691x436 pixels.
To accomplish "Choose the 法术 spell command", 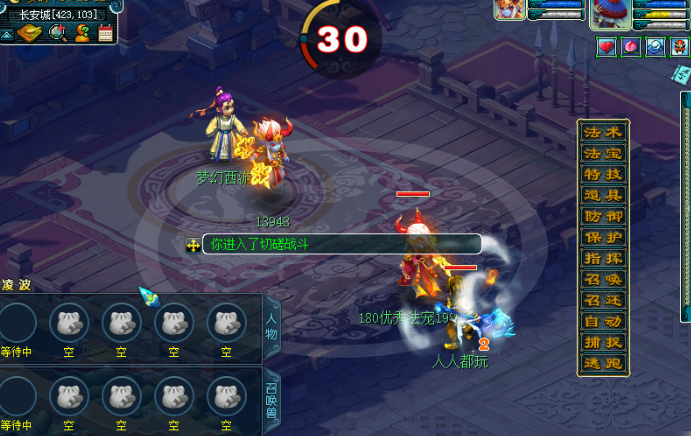I will point(603,133).
